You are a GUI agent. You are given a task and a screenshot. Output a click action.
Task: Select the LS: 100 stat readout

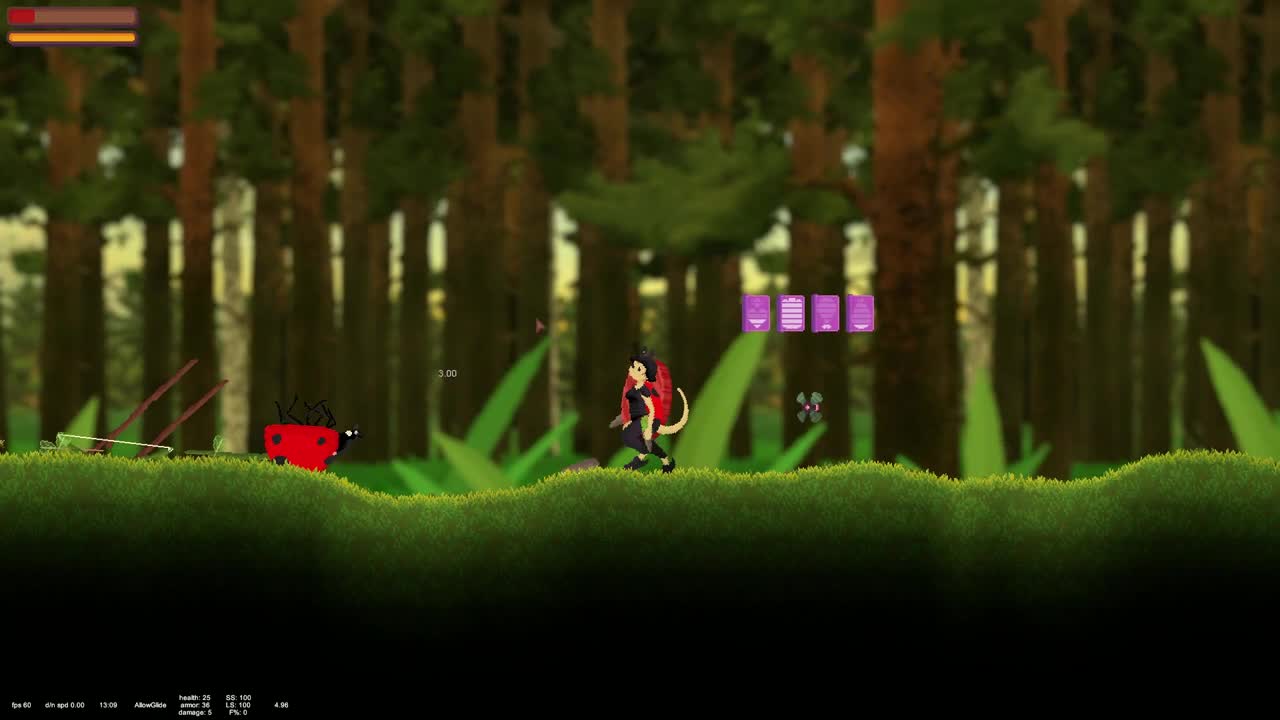pyautogui.click(x=236, y=705)
